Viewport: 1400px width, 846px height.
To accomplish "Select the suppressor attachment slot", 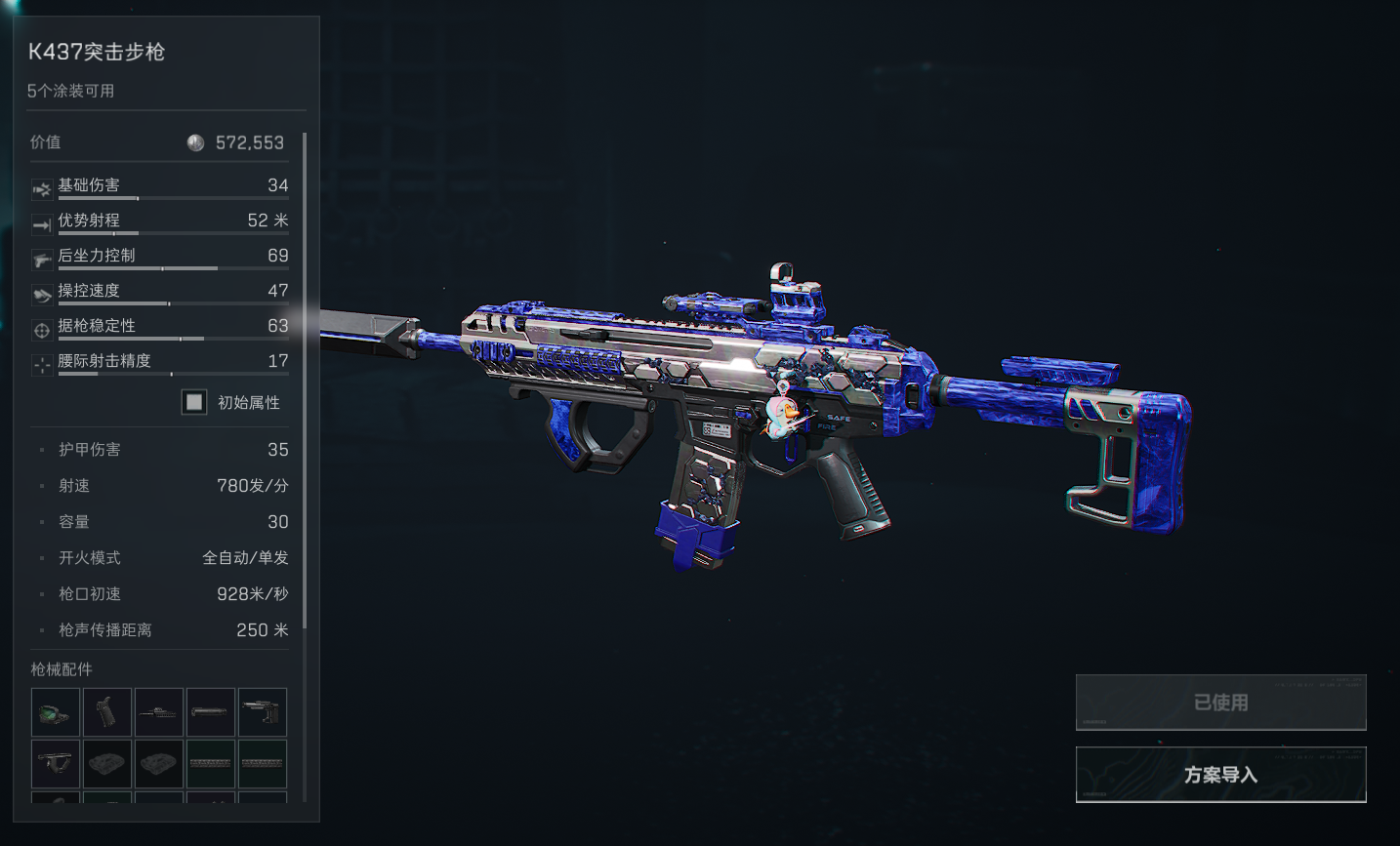I will click(x=211, y=712).
